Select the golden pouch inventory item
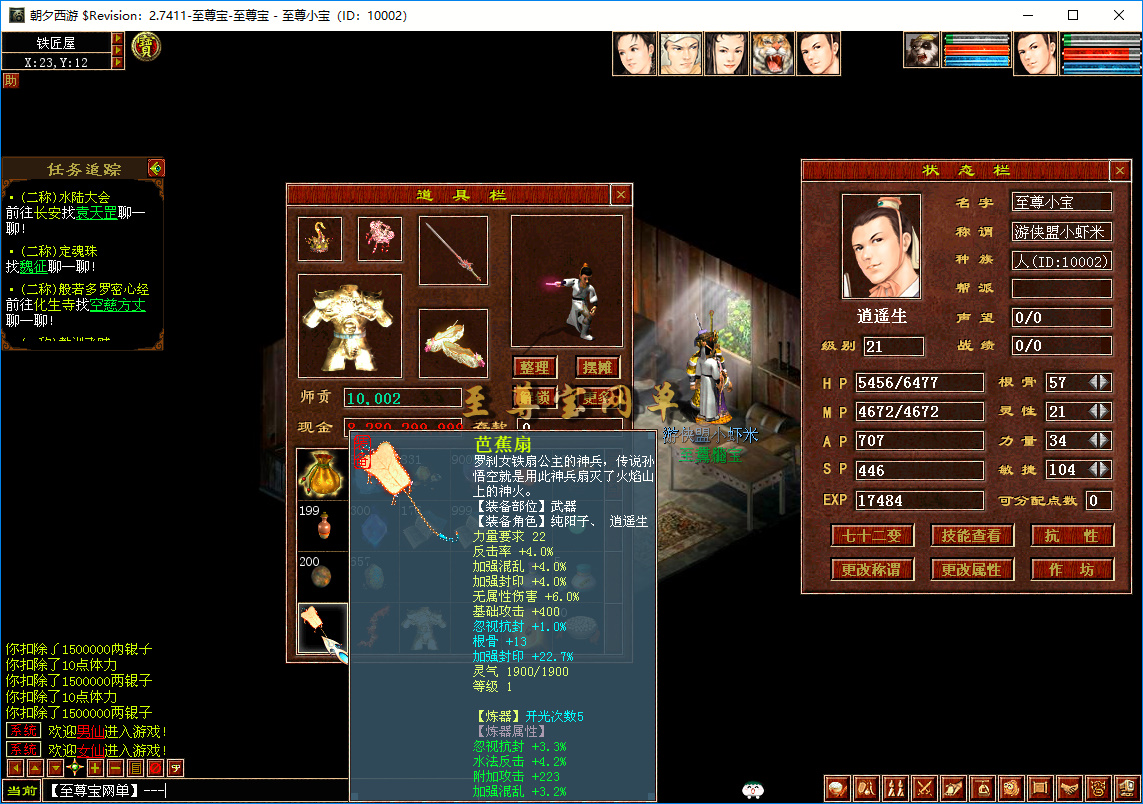Viewport: 1143px width, 804px height. click(322, 475)
